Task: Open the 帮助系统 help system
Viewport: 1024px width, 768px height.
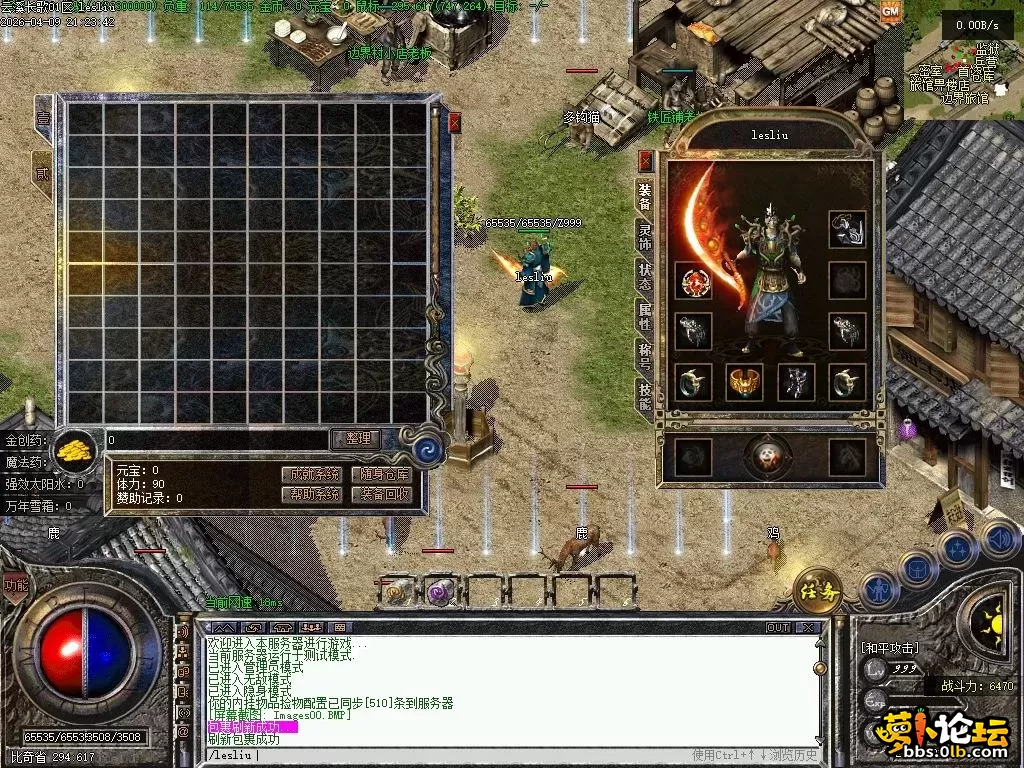Action: 311,494
